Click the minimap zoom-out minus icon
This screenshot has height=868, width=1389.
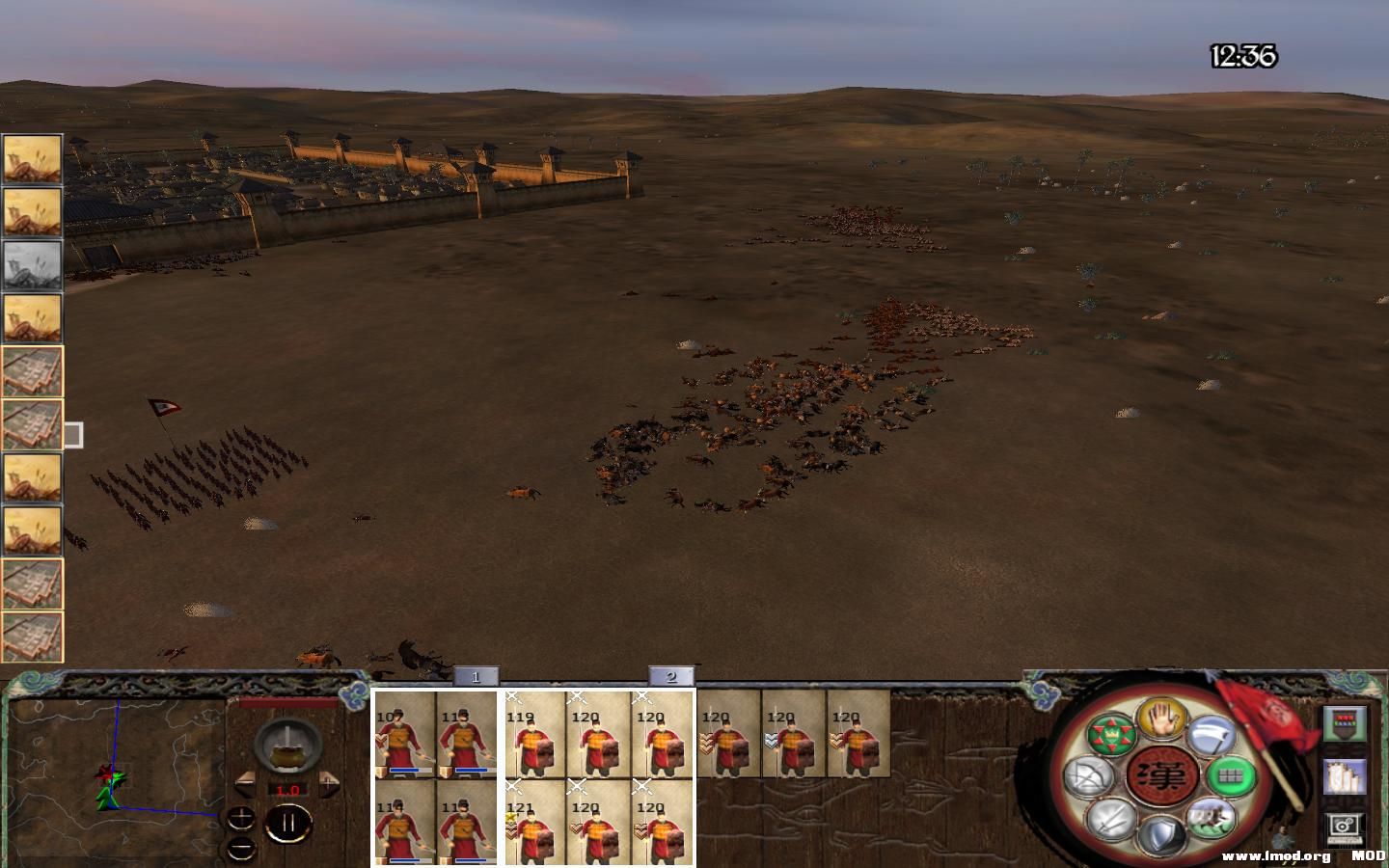(240, 848)
